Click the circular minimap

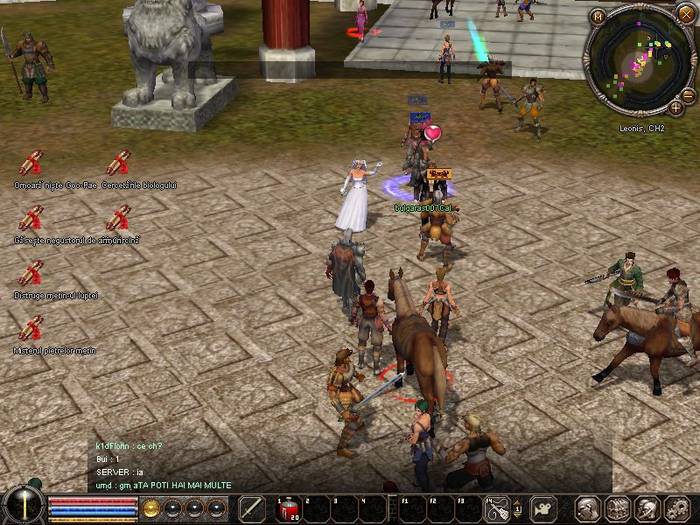coord(637,57)
